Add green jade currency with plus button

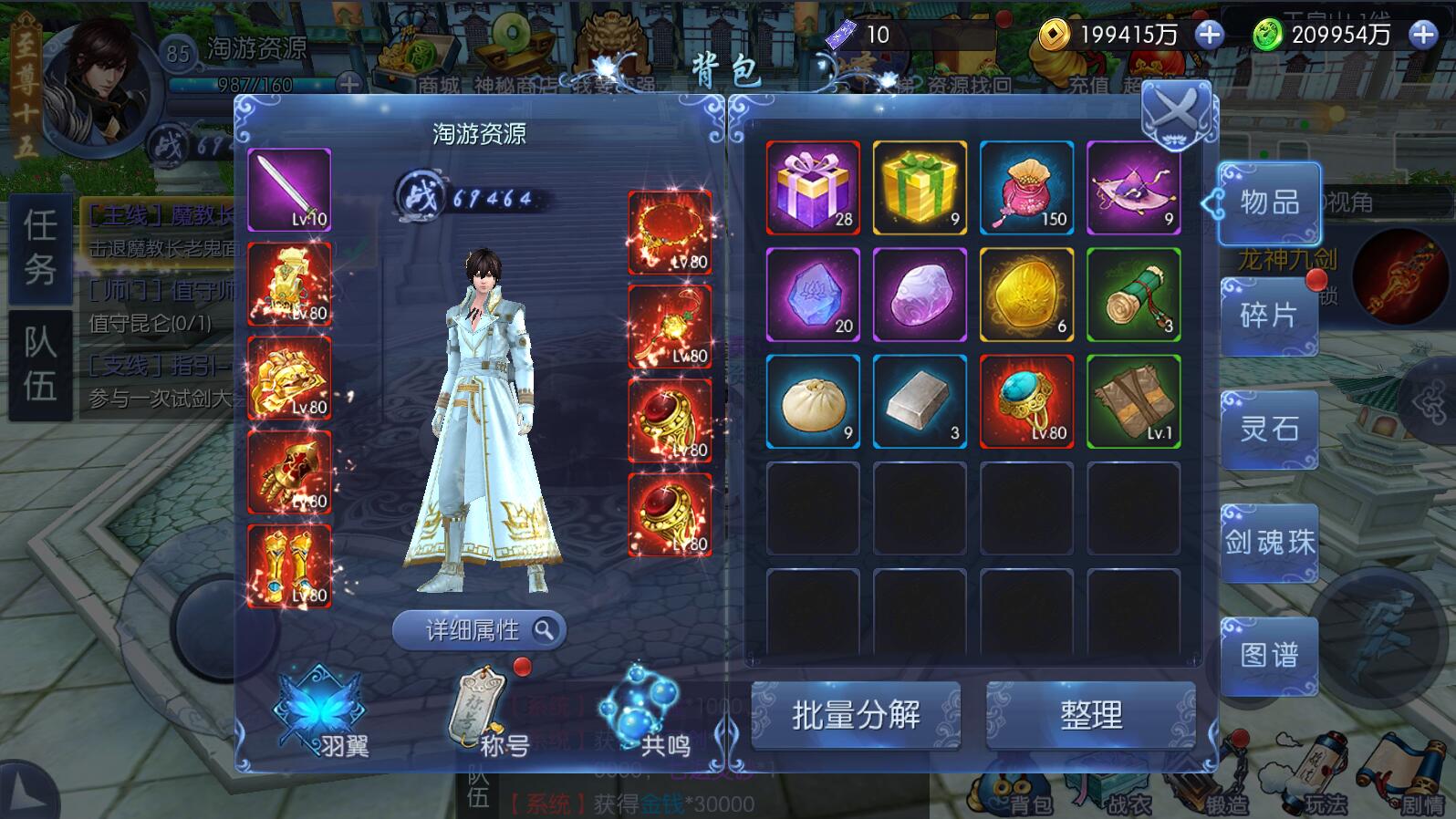(1422, 35)
